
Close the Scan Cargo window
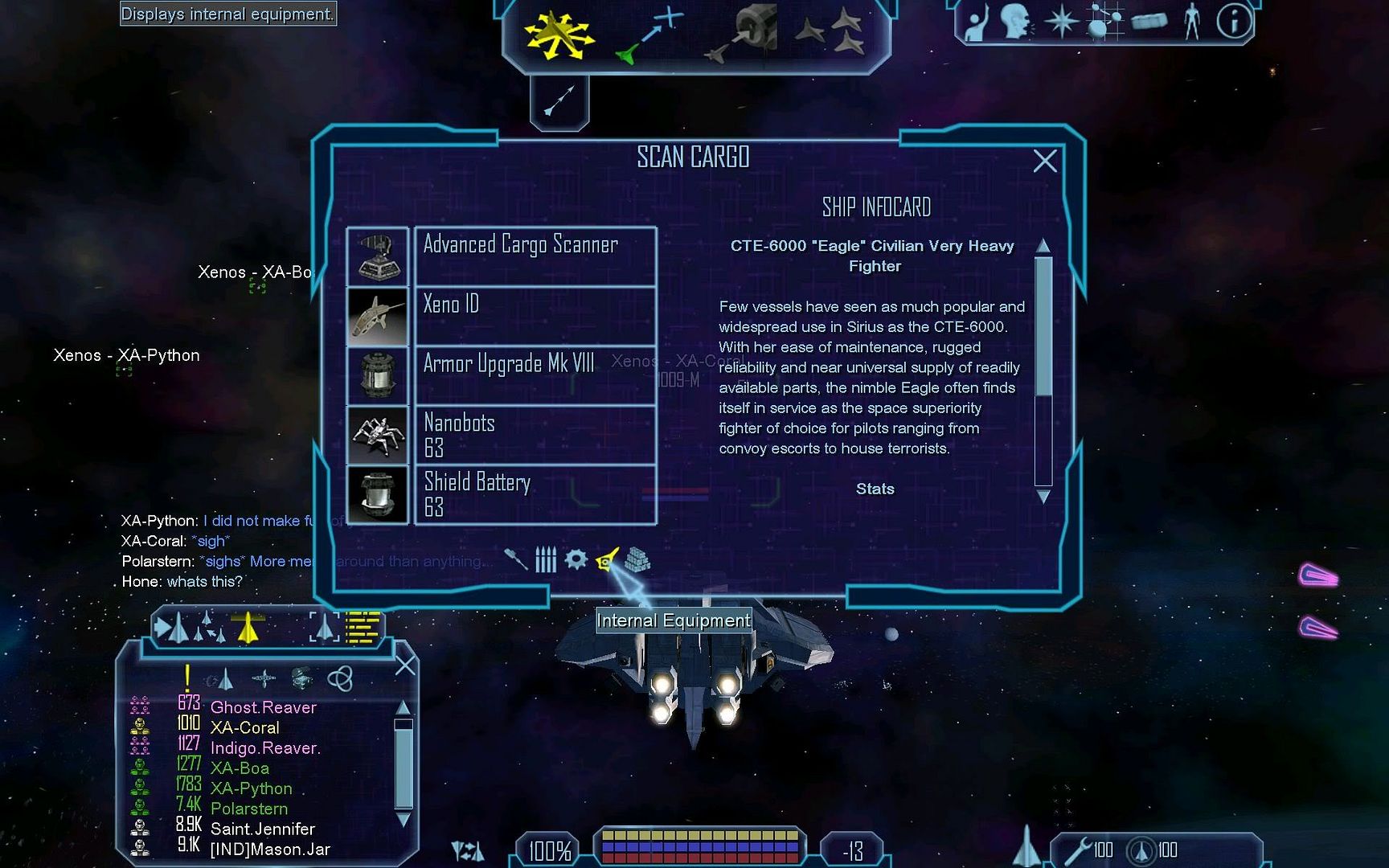coord(1044,162)
